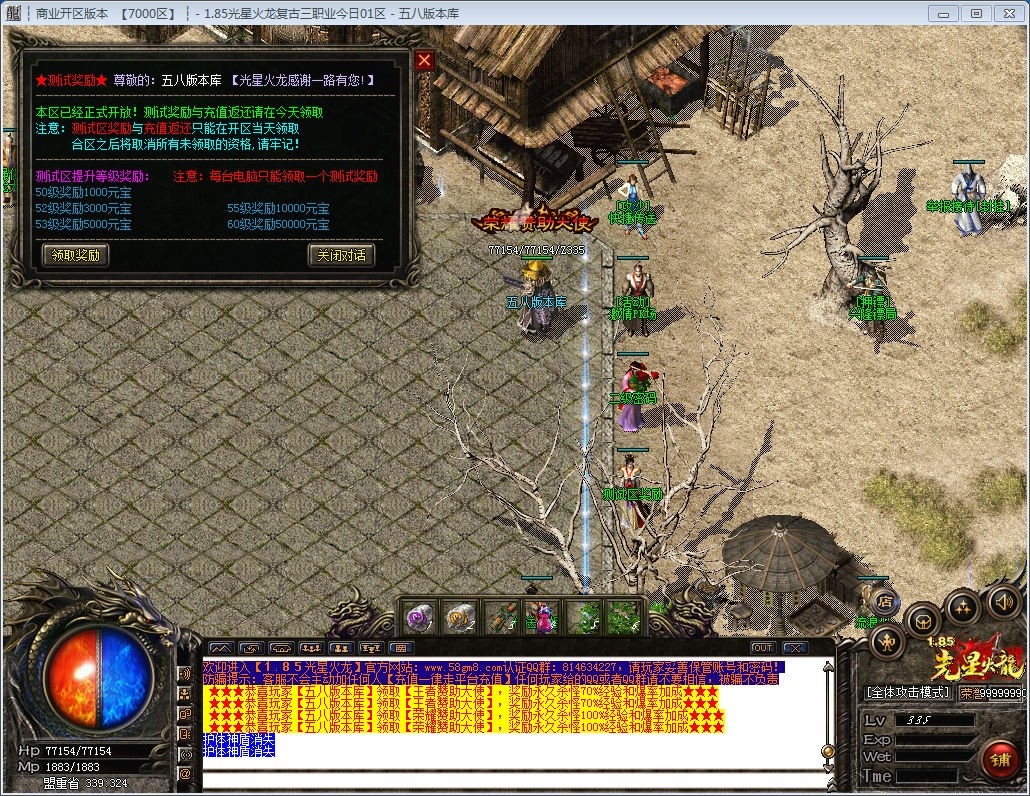Click the OUT button above chat
Viewport: 1030px width, 796px height.
point(763,648)
